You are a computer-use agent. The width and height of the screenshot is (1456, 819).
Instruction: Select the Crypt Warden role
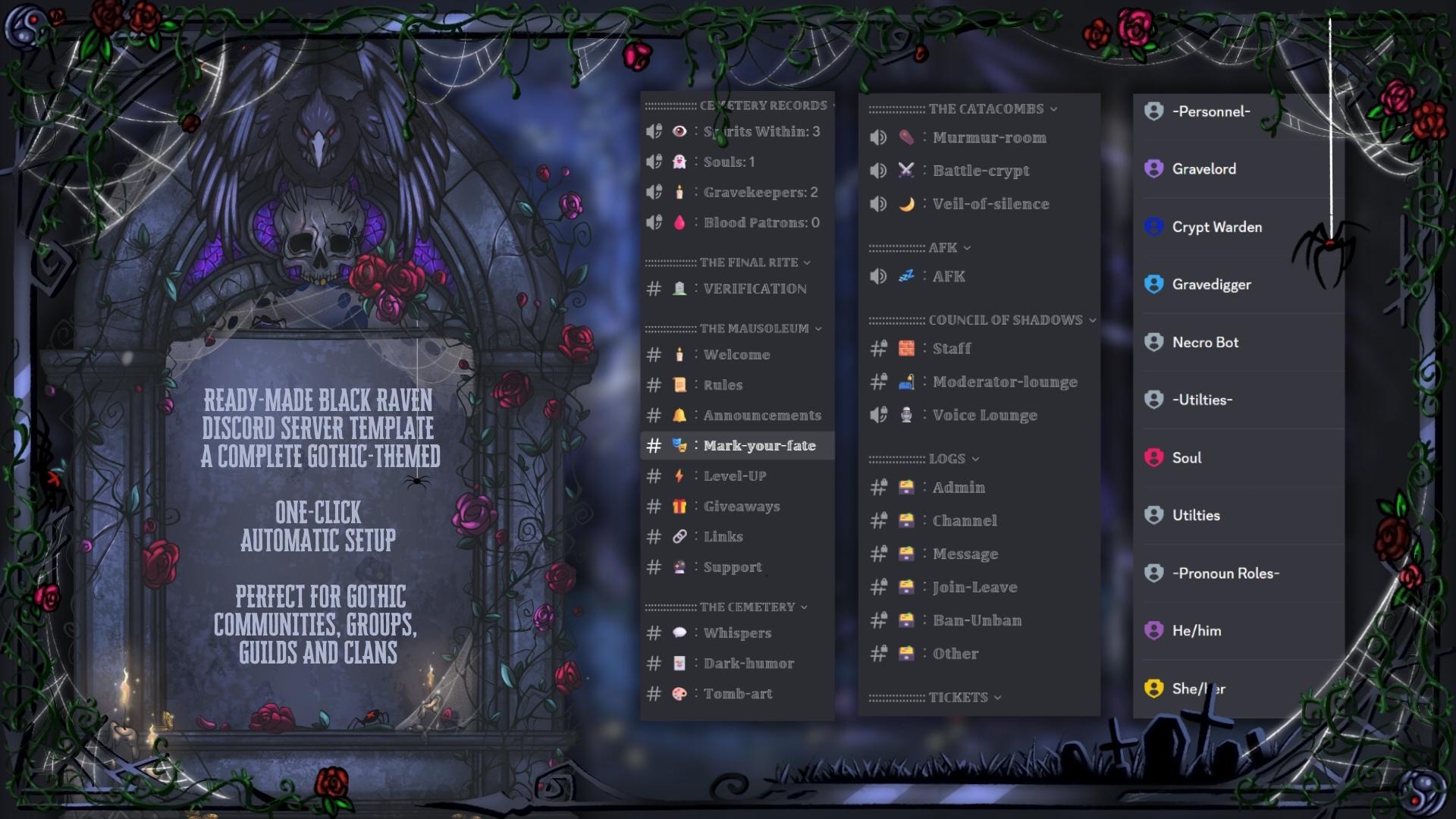[x=1216, y=227]
